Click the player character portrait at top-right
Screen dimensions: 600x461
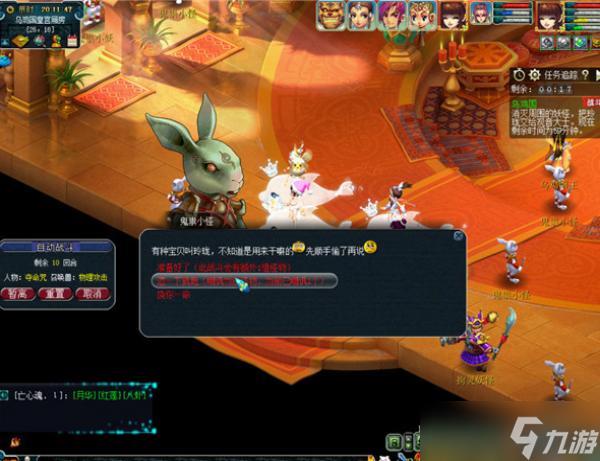(x=549, y=16)
